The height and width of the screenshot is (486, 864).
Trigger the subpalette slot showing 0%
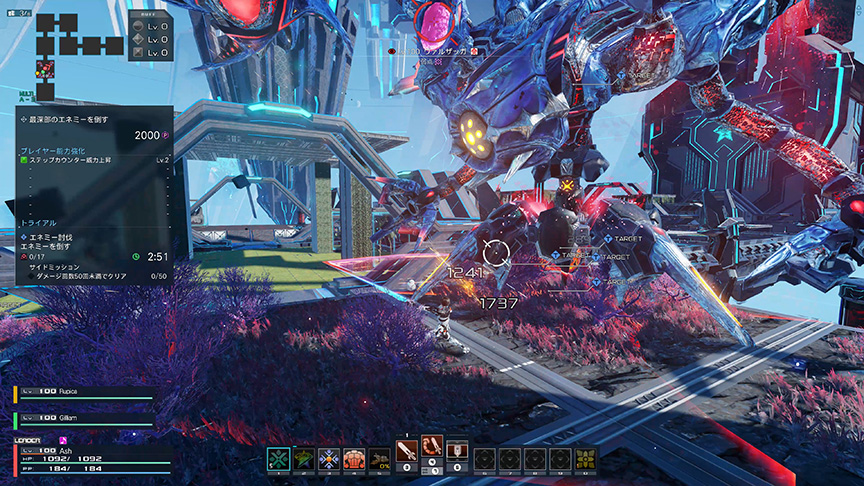(x=380, y=459)
